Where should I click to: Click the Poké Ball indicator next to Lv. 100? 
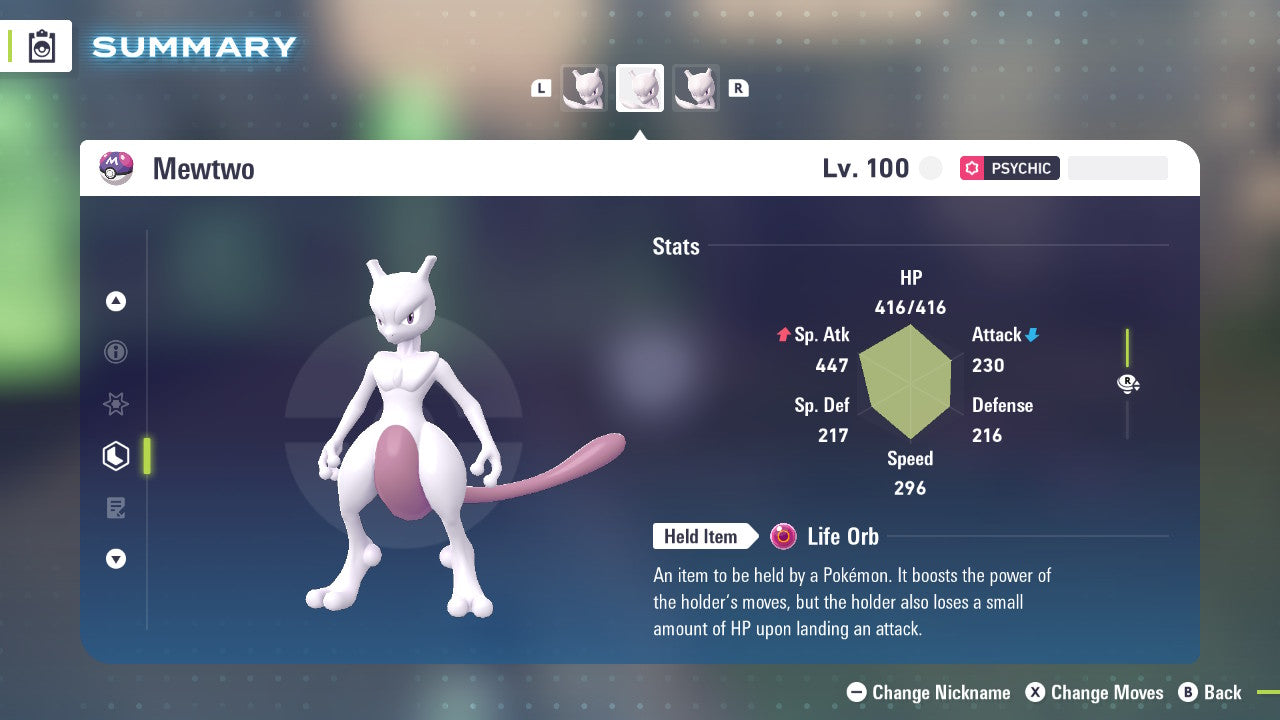click(x=930, y=168)
